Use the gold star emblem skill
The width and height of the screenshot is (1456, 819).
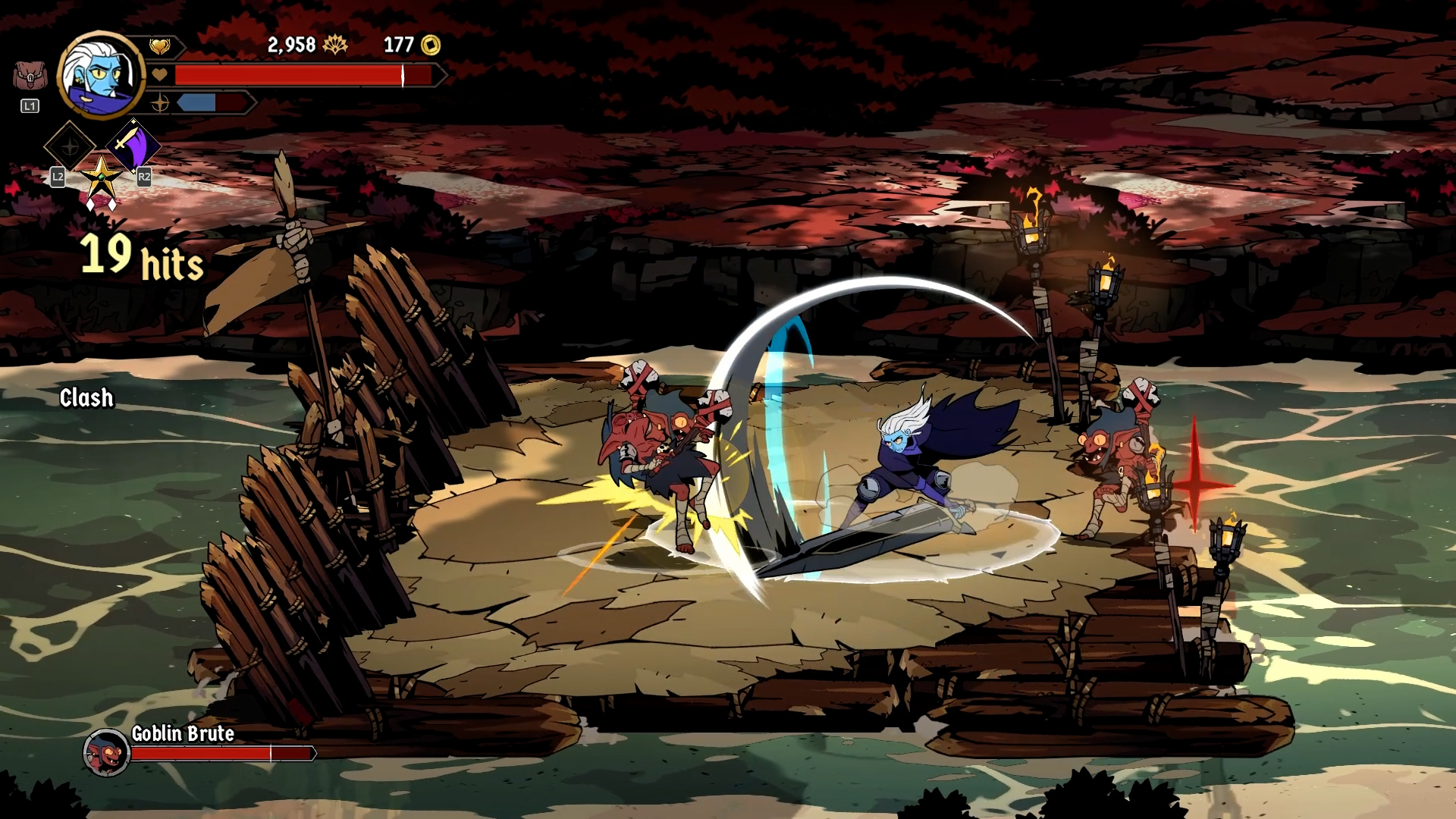[101, 178]
